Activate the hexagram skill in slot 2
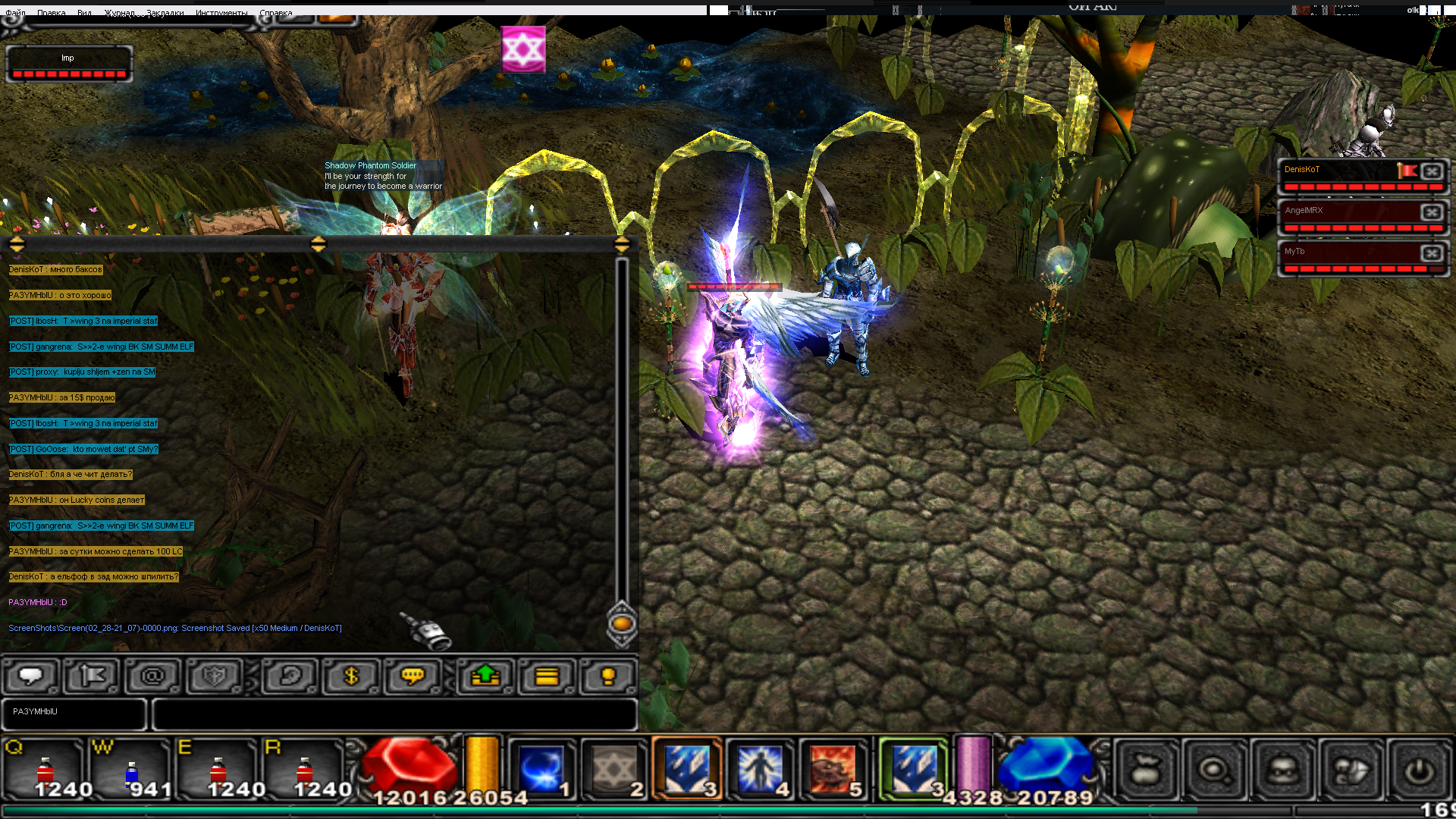1456x819 pixels. (x=614, y=769)
